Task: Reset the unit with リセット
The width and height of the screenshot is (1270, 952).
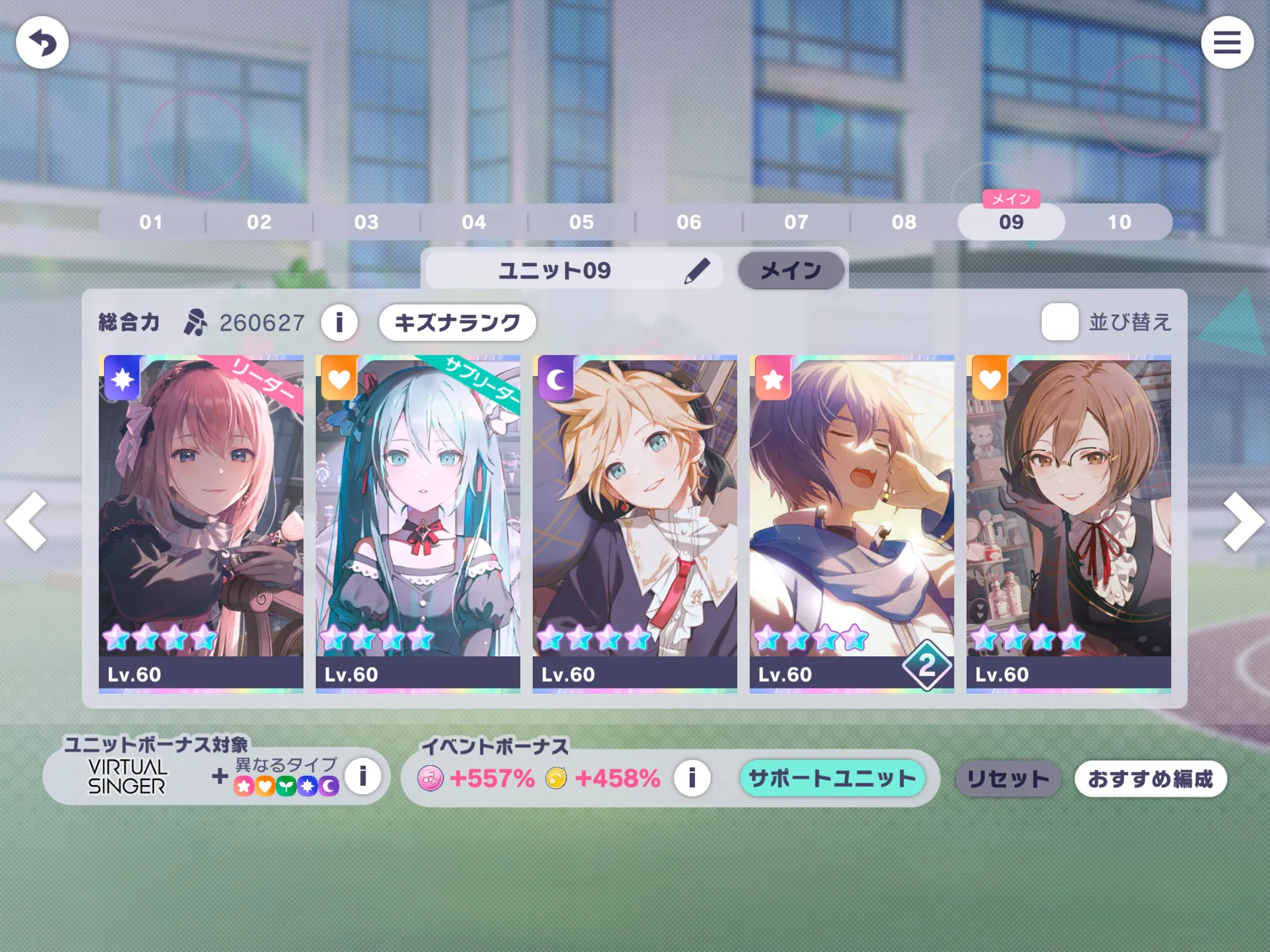Action: pyautogui.click(x=1007, y=779)
